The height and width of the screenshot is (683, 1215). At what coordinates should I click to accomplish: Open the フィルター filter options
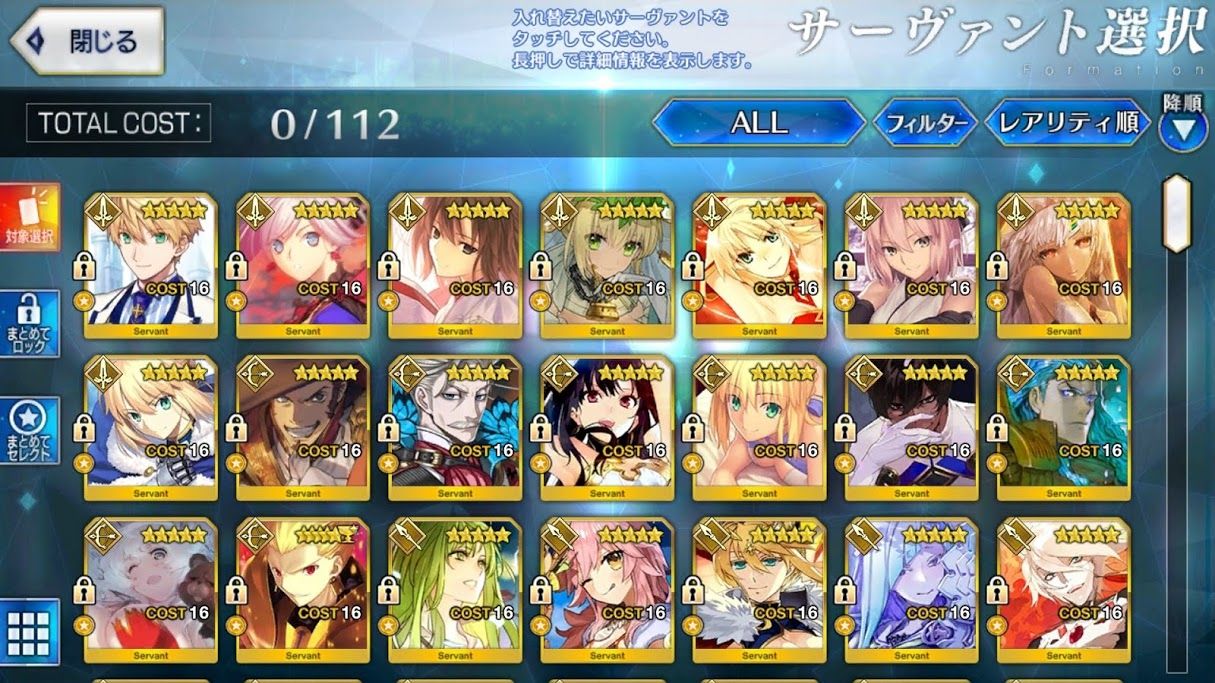point(924,123)
